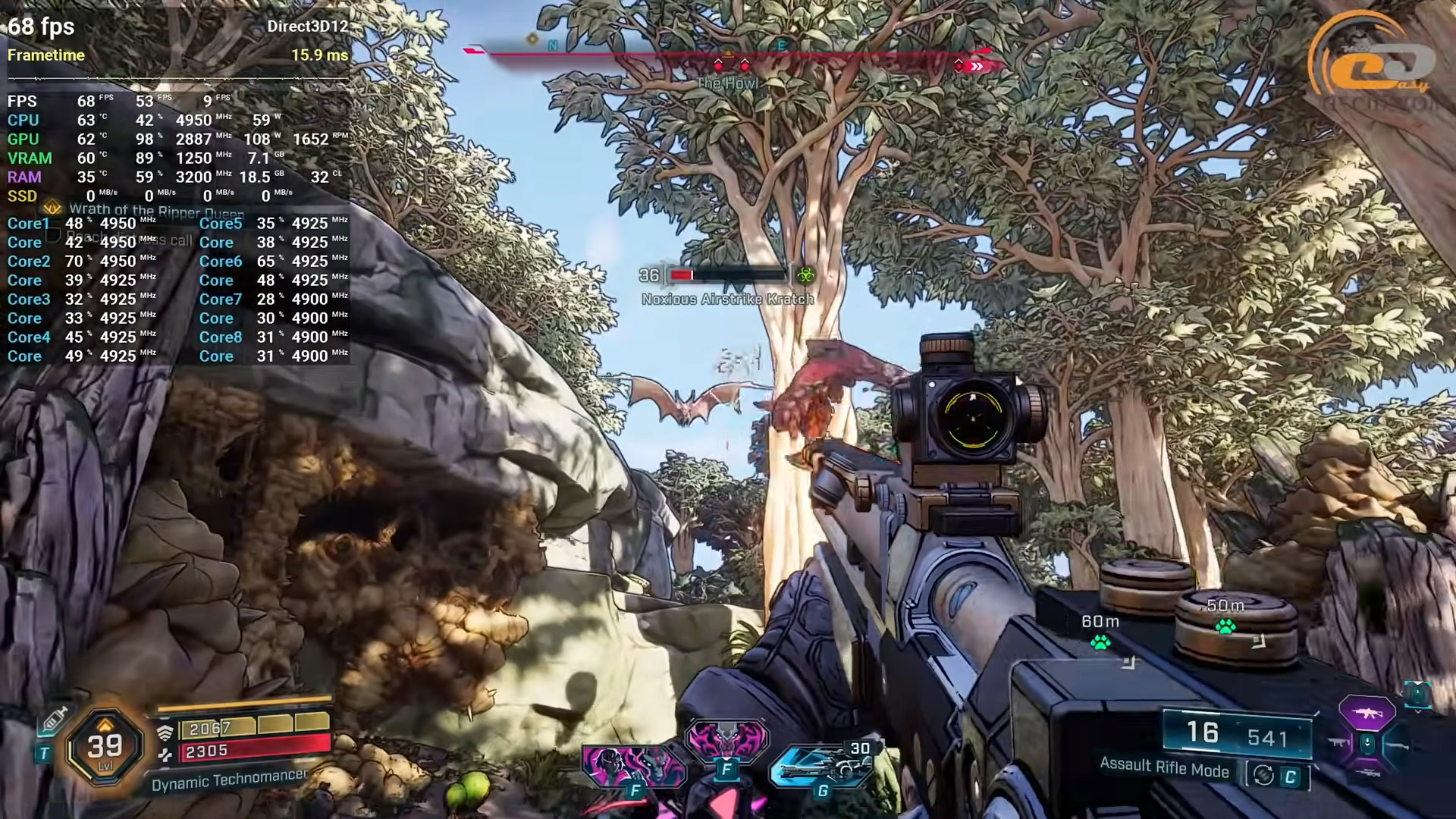The image size is (1456, 819).
Task: Activate the two-character purple action skill
Action: [x=632, y=764]
